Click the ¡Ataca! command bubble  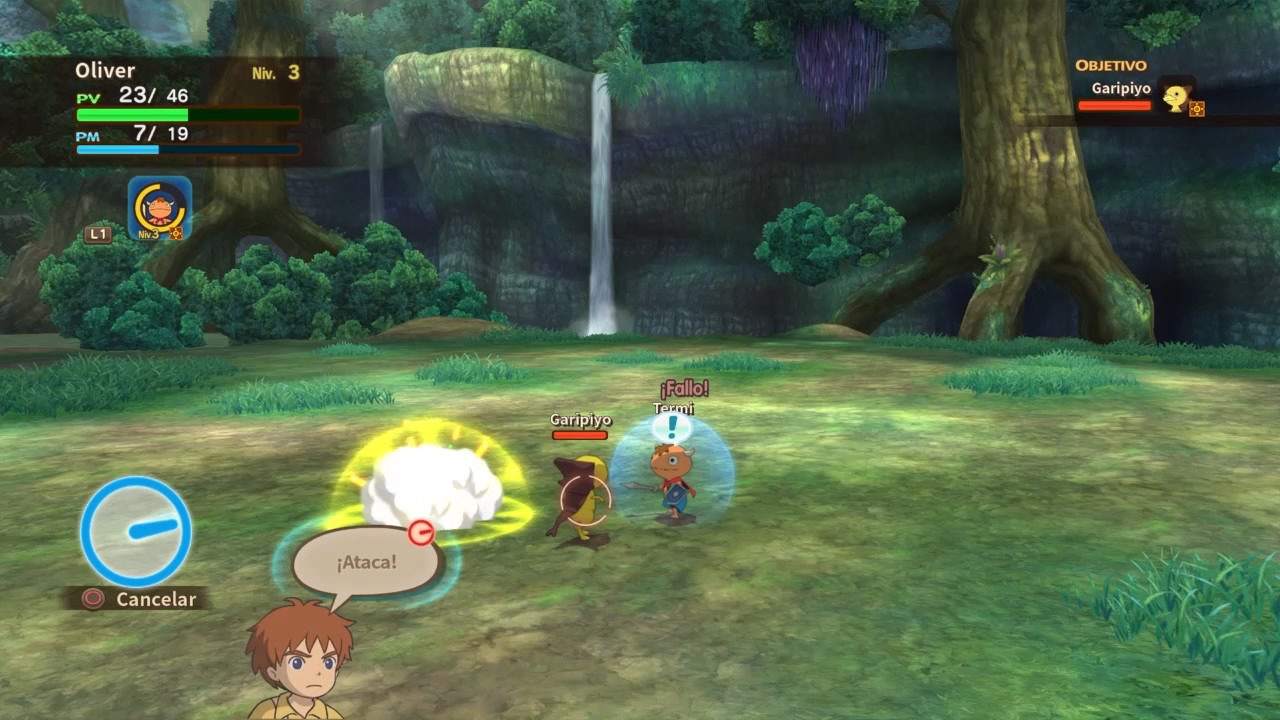[367, 562]
